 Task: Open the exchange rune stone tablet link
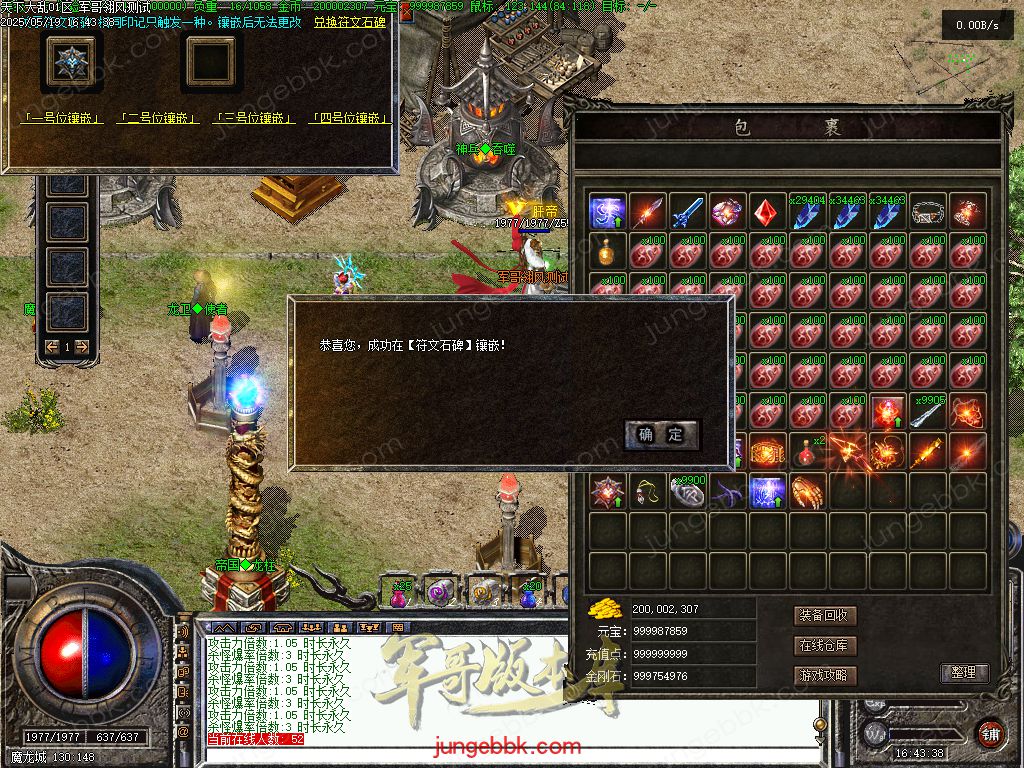click(x=349, y=21)
